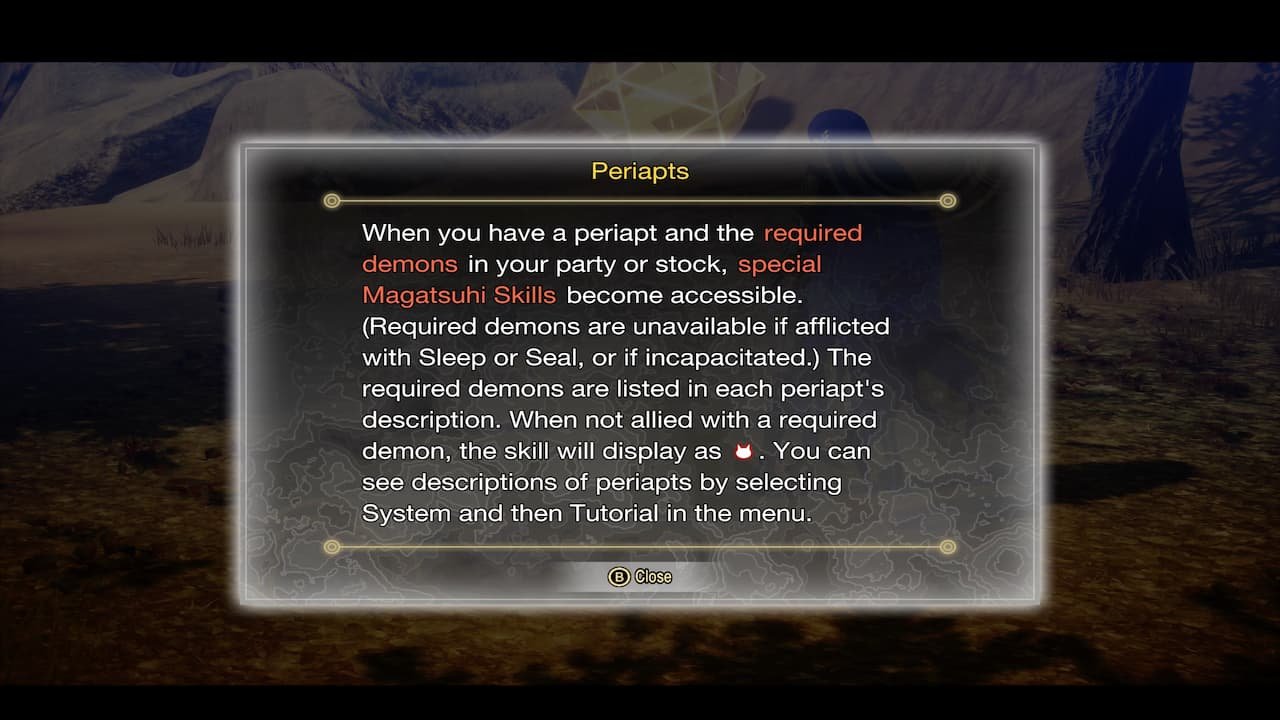Screen dimensions: 1280x720
Task: Select the right circular ornament on top divider
Action: click(x=947, y=201)
